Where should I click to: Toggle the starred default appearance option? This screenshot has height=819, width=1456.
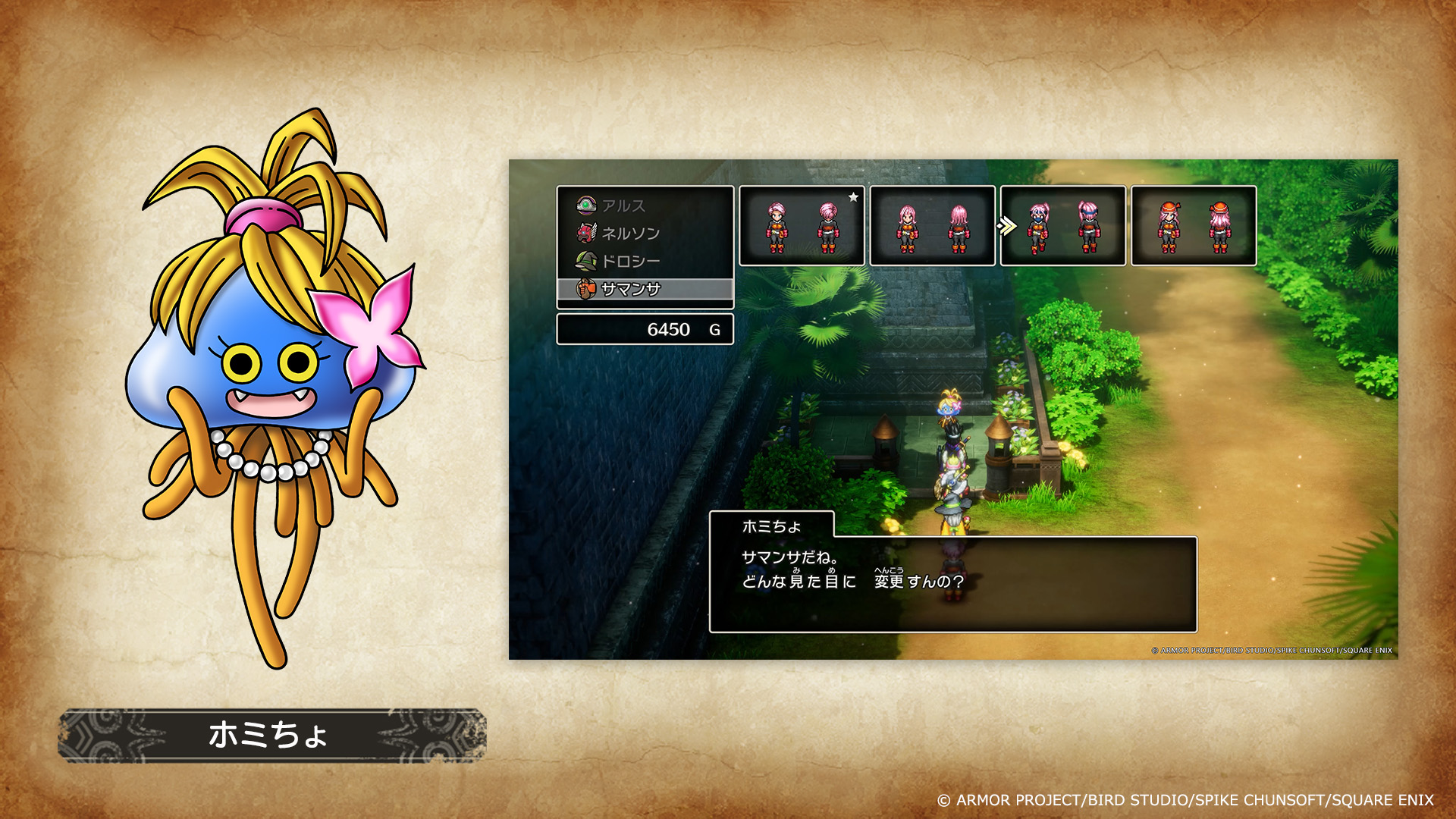pos(802,227)
